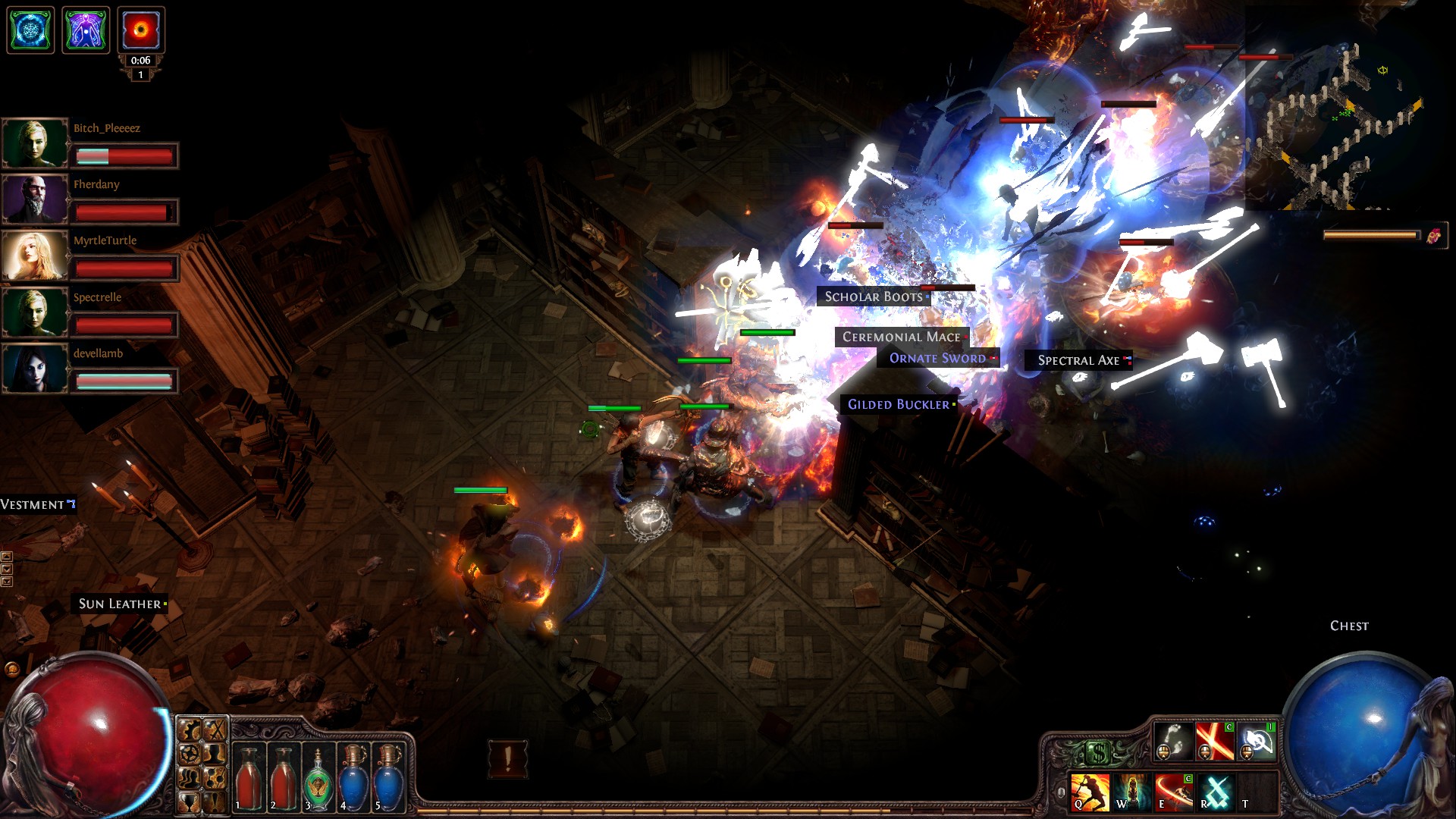Cast the R cyan rune skill

[1216, 792]
